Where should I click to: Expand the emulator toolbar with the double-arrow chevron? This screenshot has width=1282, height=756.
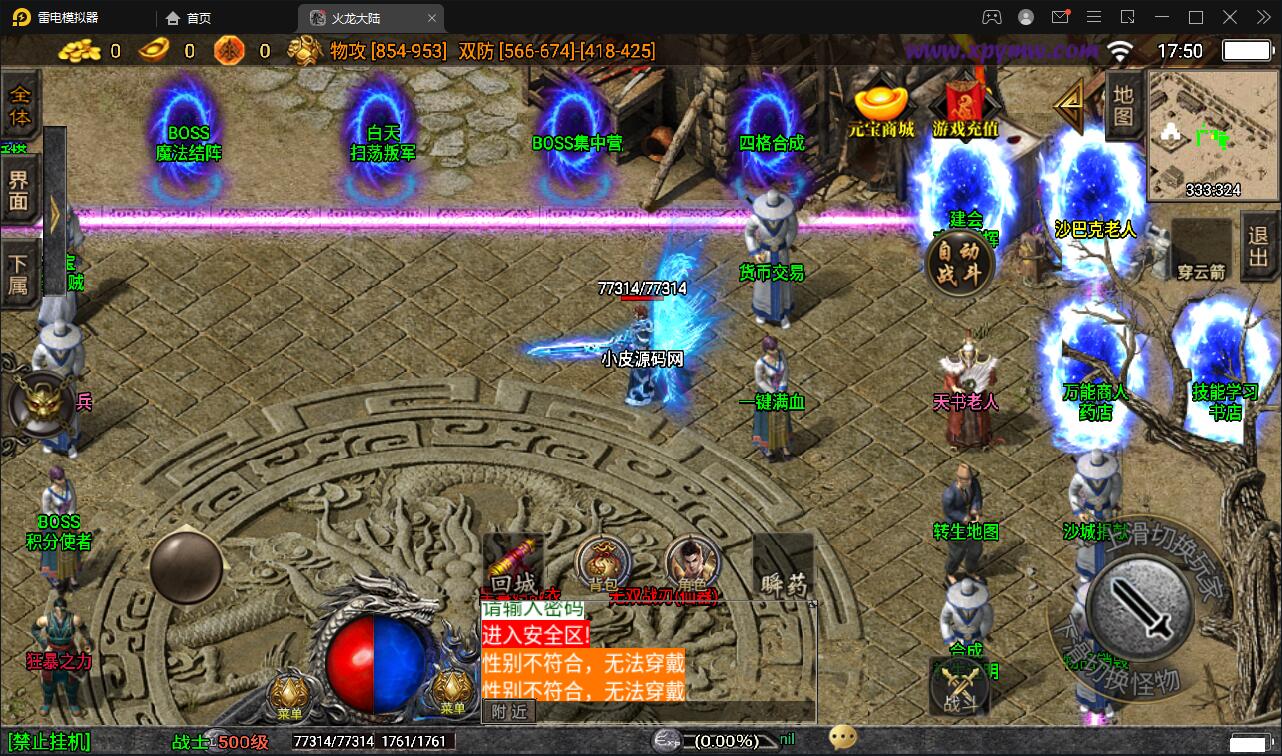pos(1263,17)
